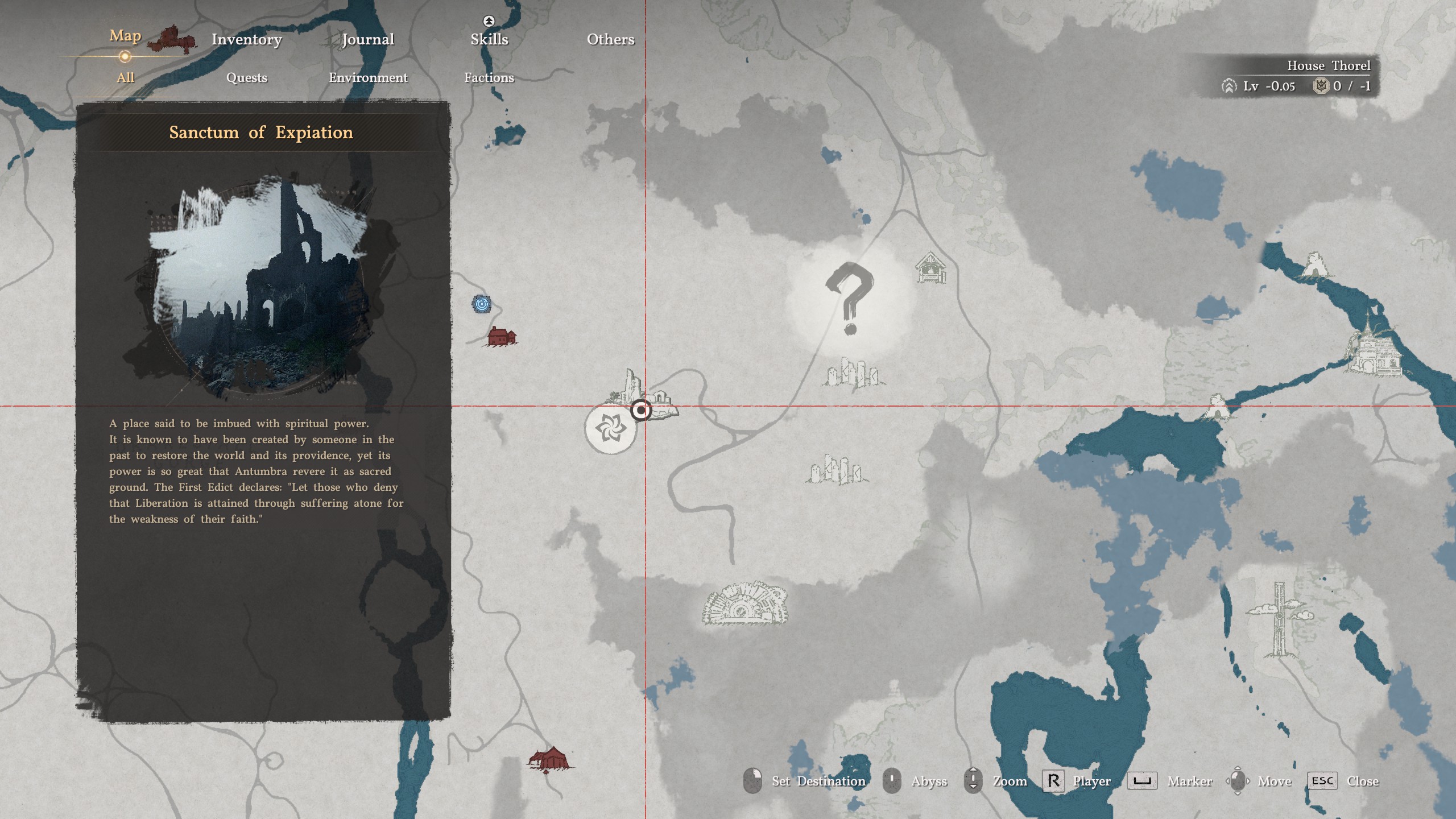Click the white flower sanctum marker

pyautogui.click(x=610, y=428)
